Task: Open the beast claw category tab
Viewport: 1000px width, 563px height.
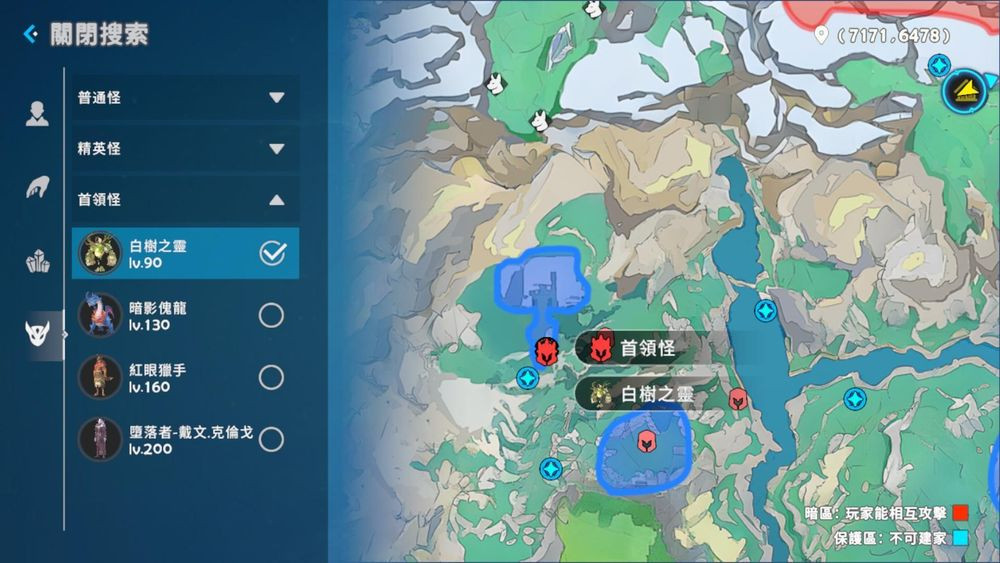Action: click(37, 188)
